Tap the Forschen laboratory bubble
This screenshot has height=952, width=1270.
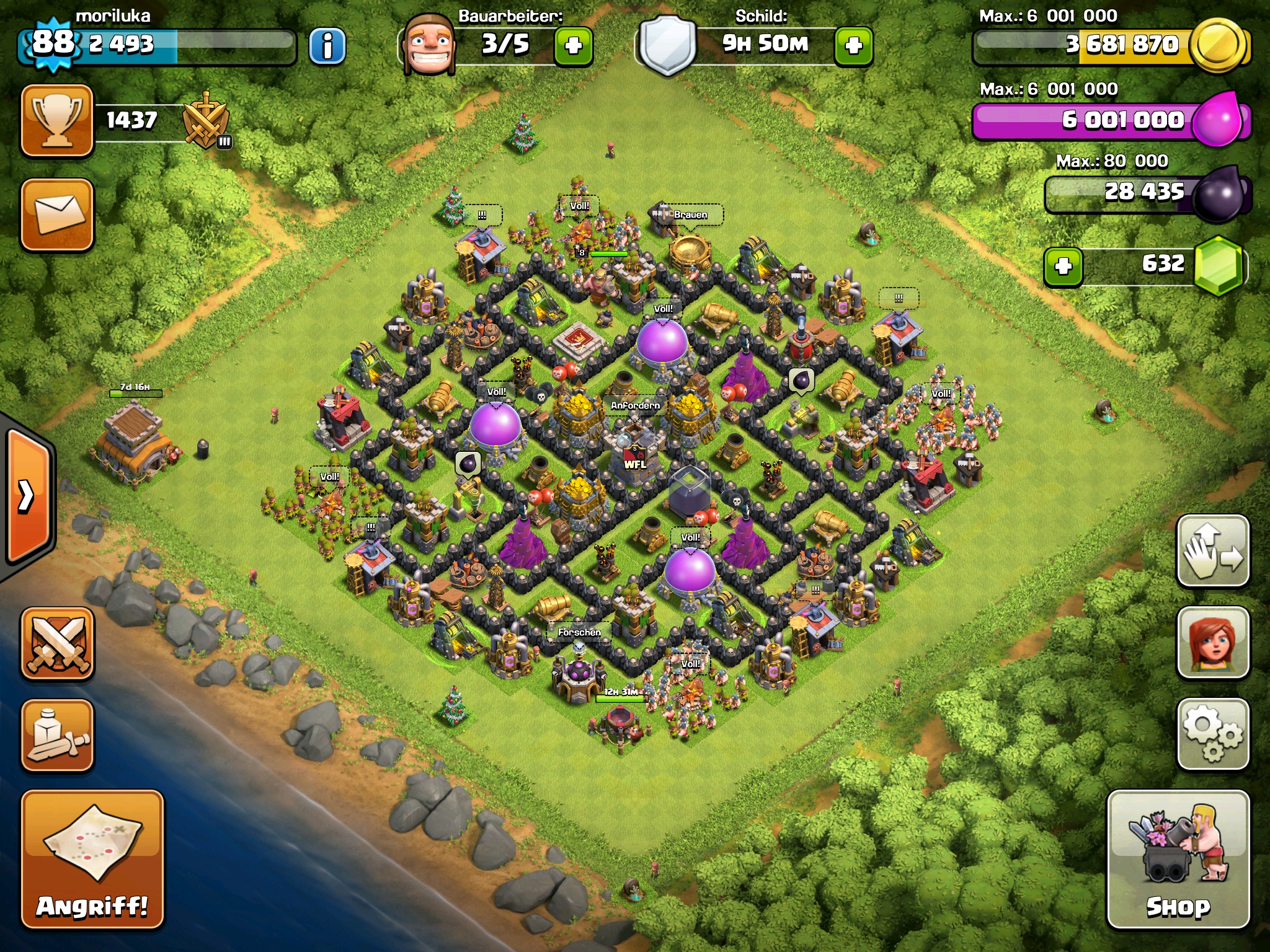[x=579, y=632]
